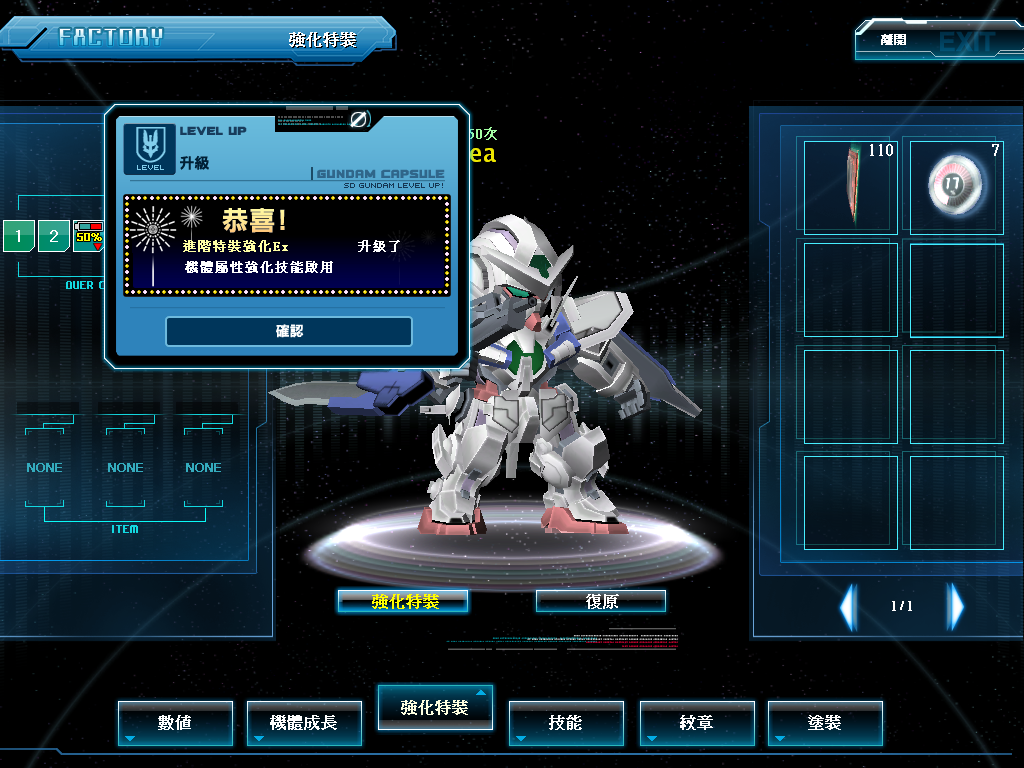Screen dimensions: 1024x768
Task: Select the raised 強化特裝 bottom tab
Action: tap(434, 707)
